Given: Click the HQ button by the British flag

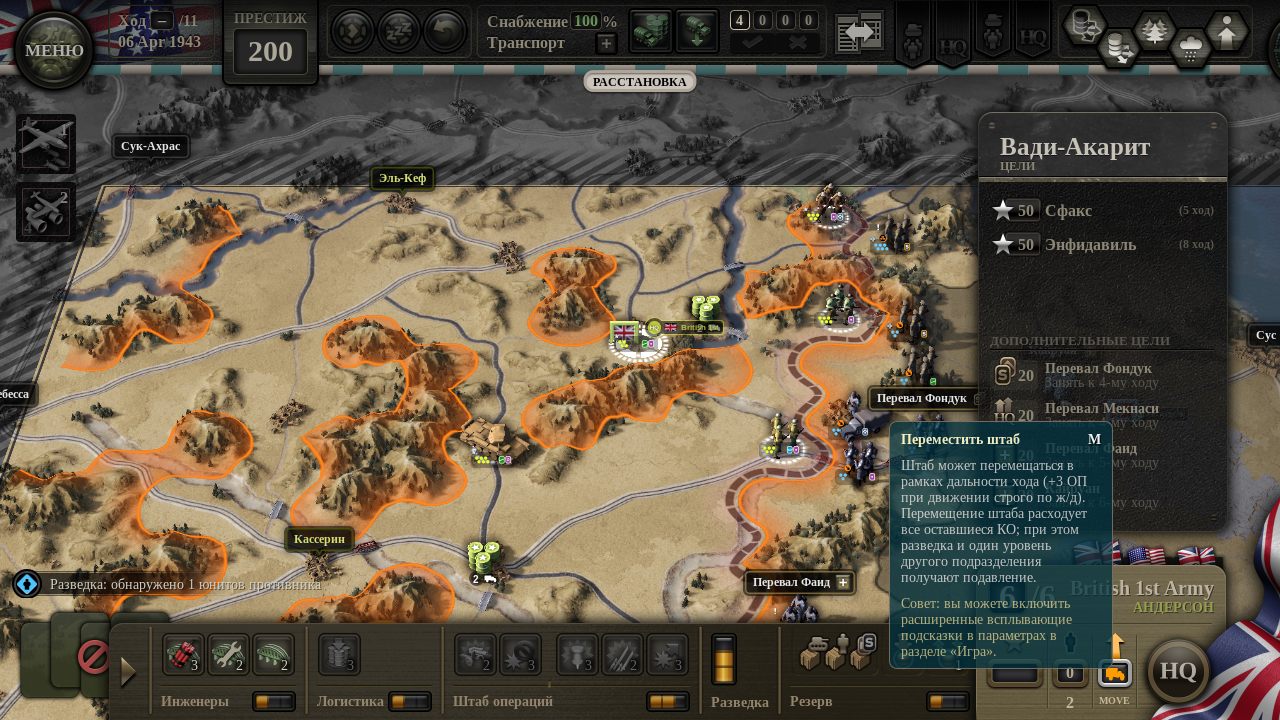Looking at the screenshot, I should [x=1178, y=670].
